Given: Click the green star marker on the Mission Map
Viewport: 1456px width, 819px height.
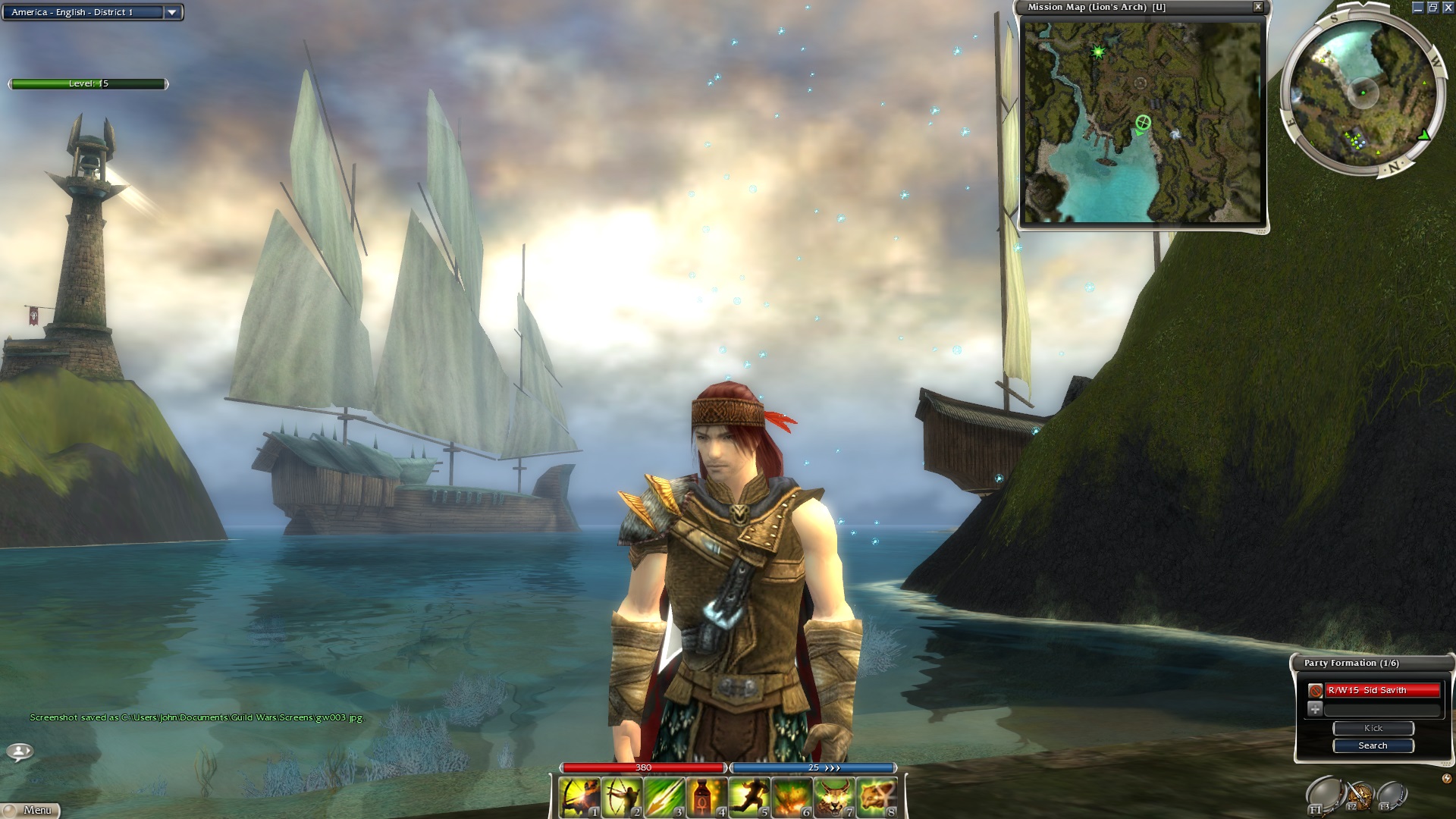Looking at the screenshot, I should tap(1097, 52).
